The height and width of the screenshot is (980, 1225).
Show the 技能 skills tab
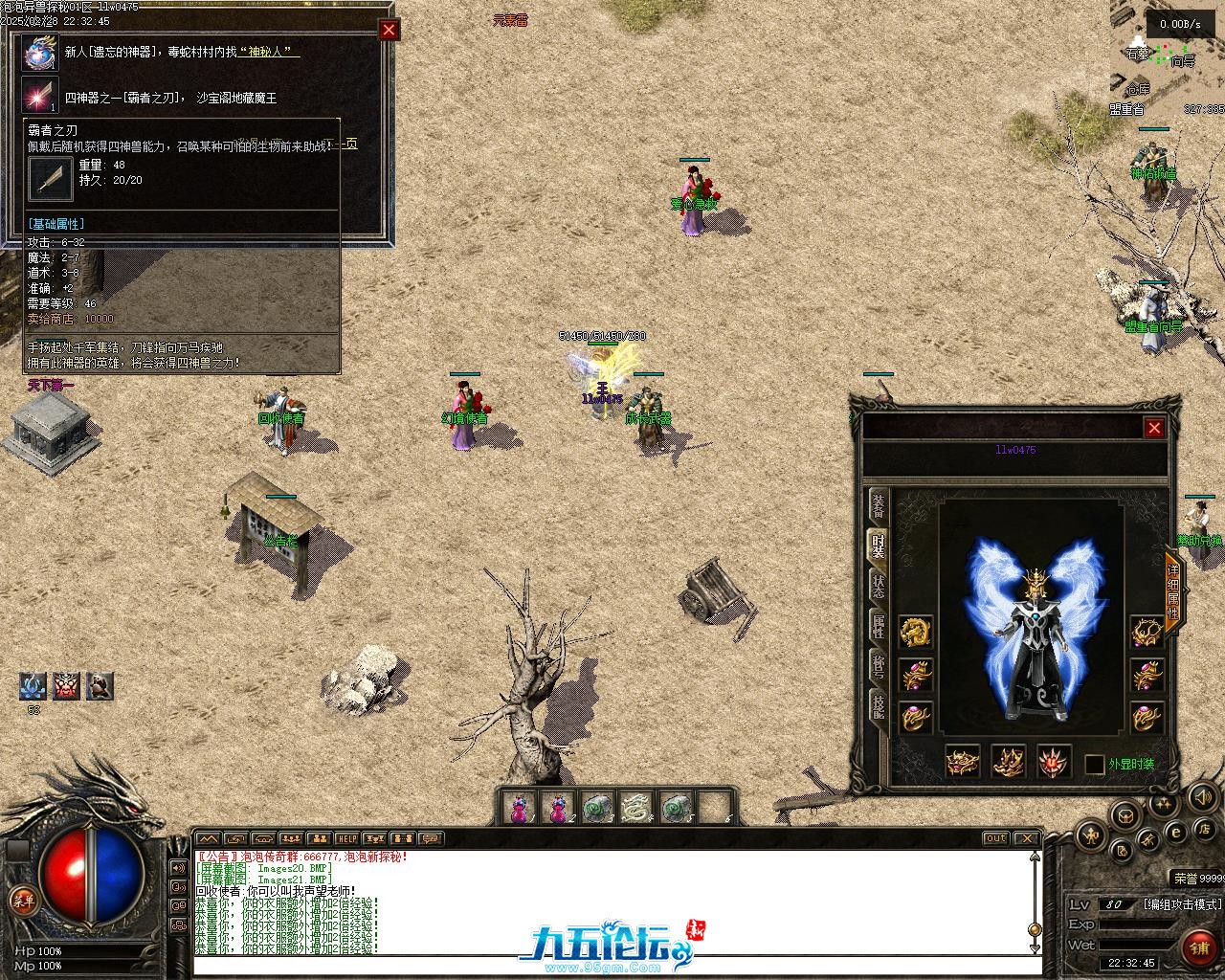point(878,706)
